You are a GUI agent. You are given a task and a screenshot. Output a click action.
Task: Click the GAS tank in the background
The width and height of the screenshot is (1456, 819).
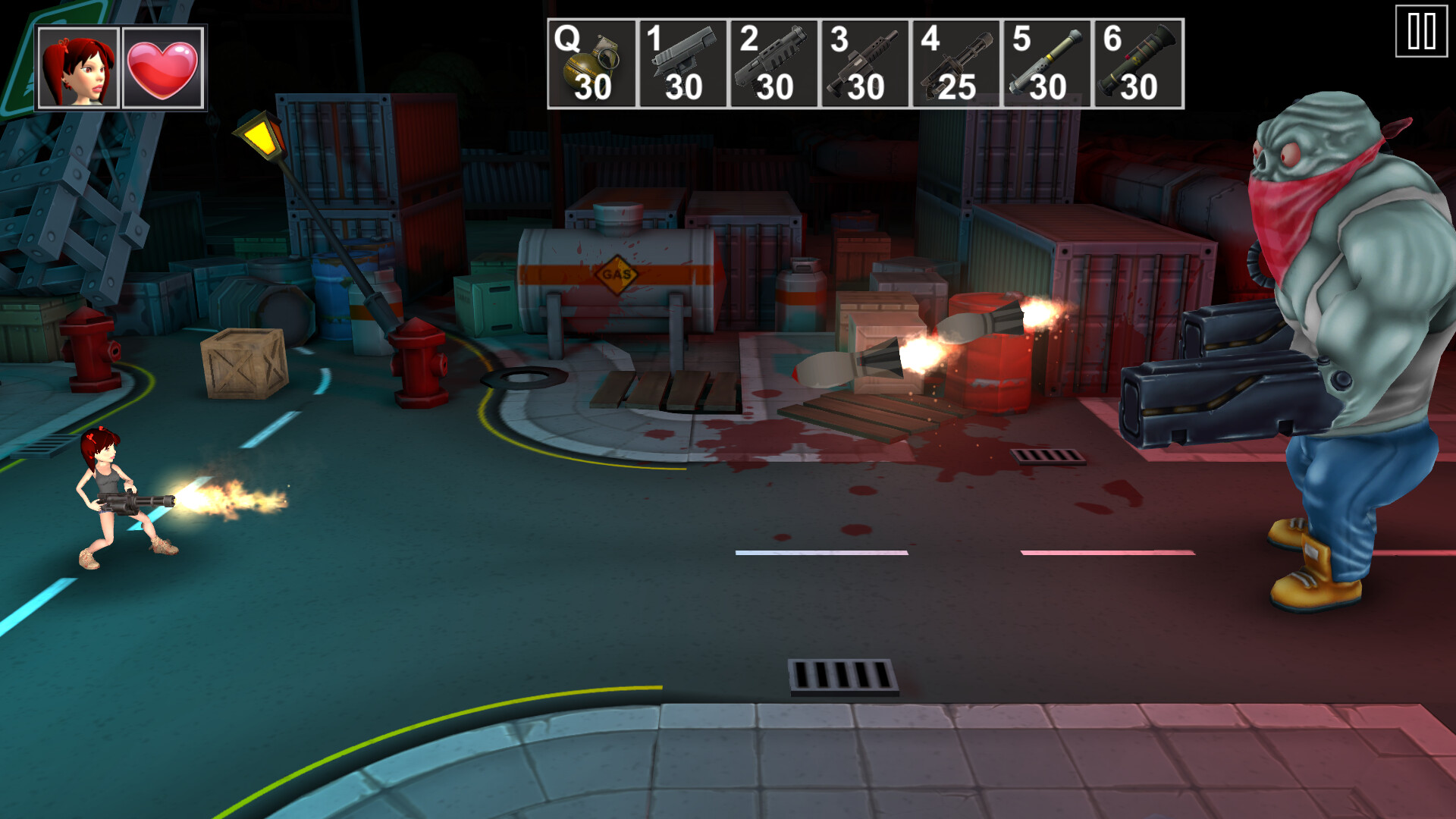tap(616, 273)
